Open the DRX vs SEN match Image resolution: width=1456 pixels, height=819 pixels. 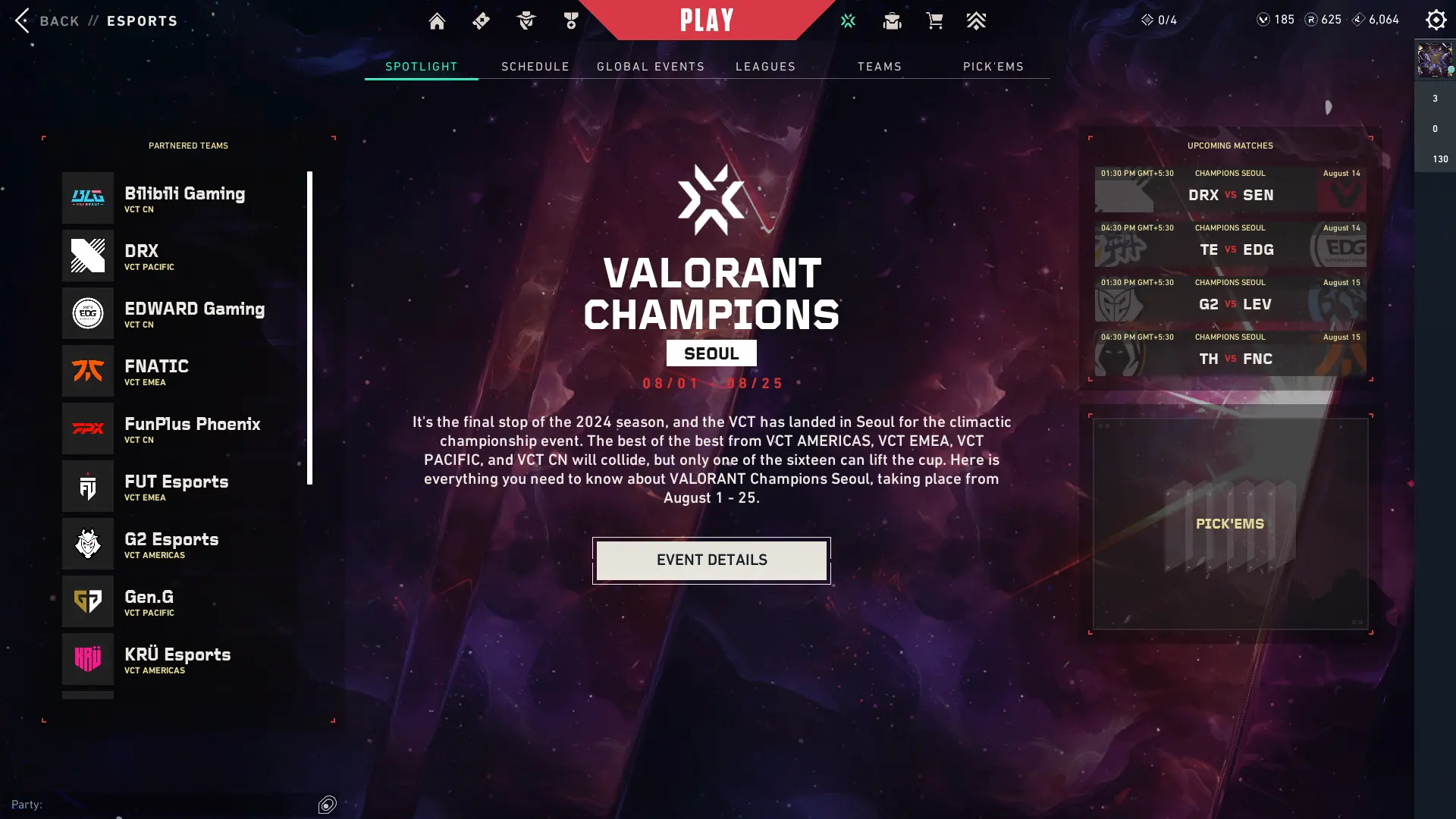tap(1230, 190)
